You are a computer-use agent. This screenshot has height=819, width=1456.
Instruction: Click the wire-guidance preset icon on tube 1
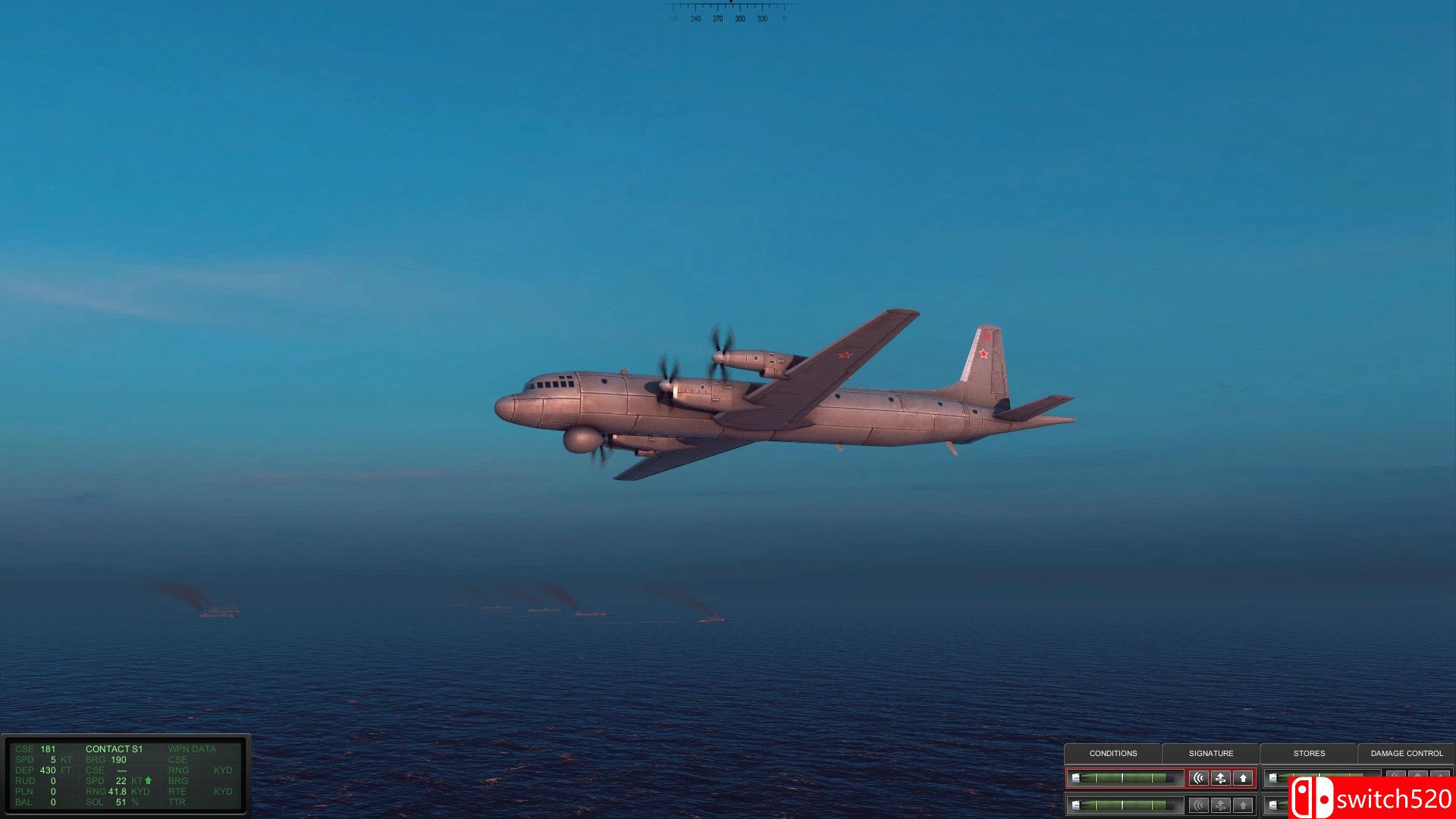click(x=1222, y=778)
